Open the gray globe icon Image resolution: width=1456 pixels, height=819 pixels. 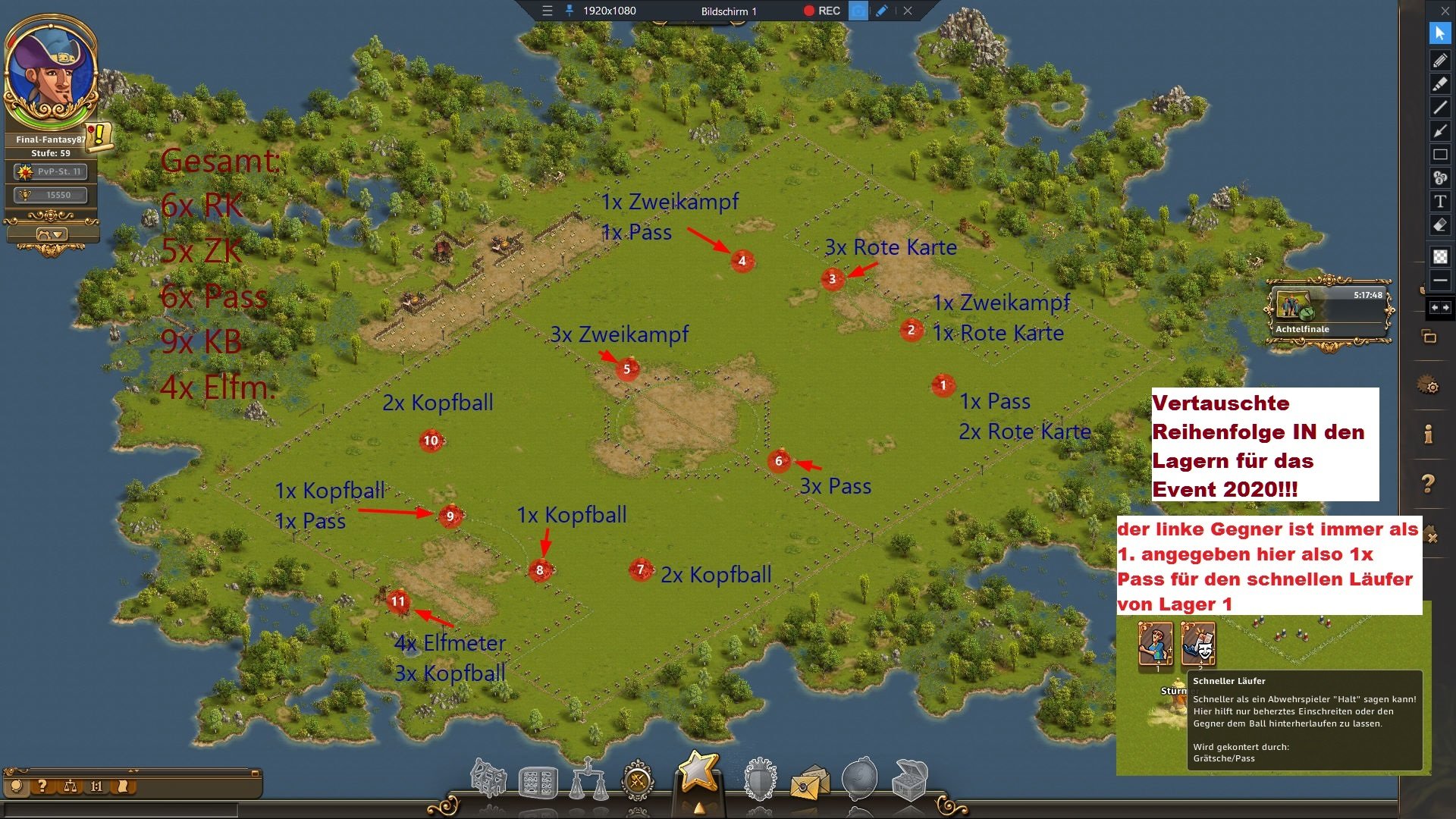click(x=860, y=779)
